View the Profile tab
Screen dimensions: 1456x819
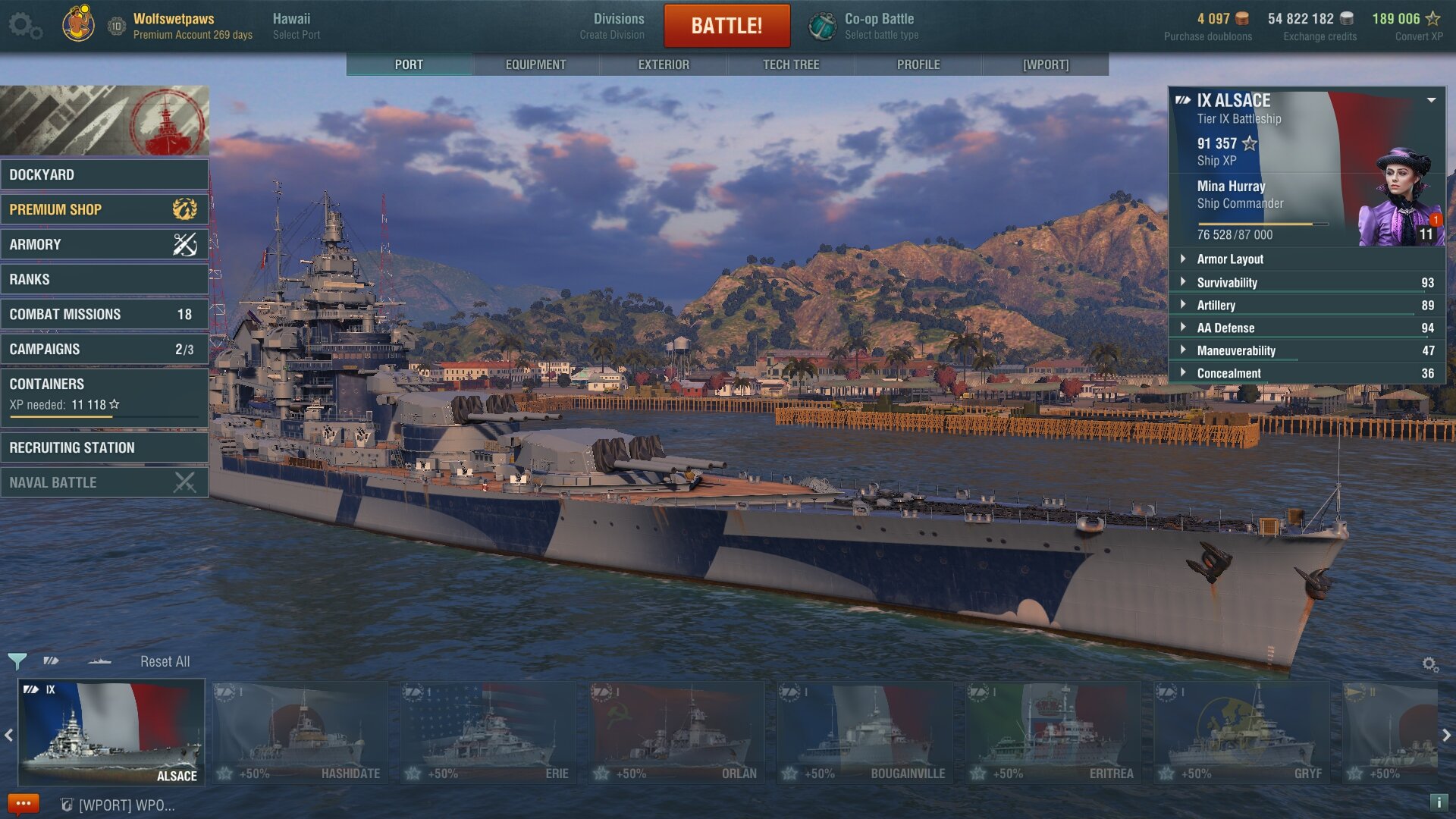click(918, 64)
